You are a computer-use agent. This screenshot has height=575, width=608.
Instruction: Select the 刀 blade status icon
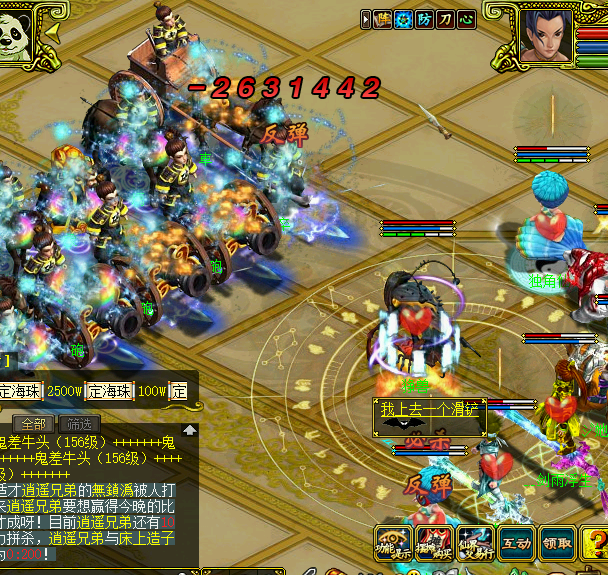(446, 19)
